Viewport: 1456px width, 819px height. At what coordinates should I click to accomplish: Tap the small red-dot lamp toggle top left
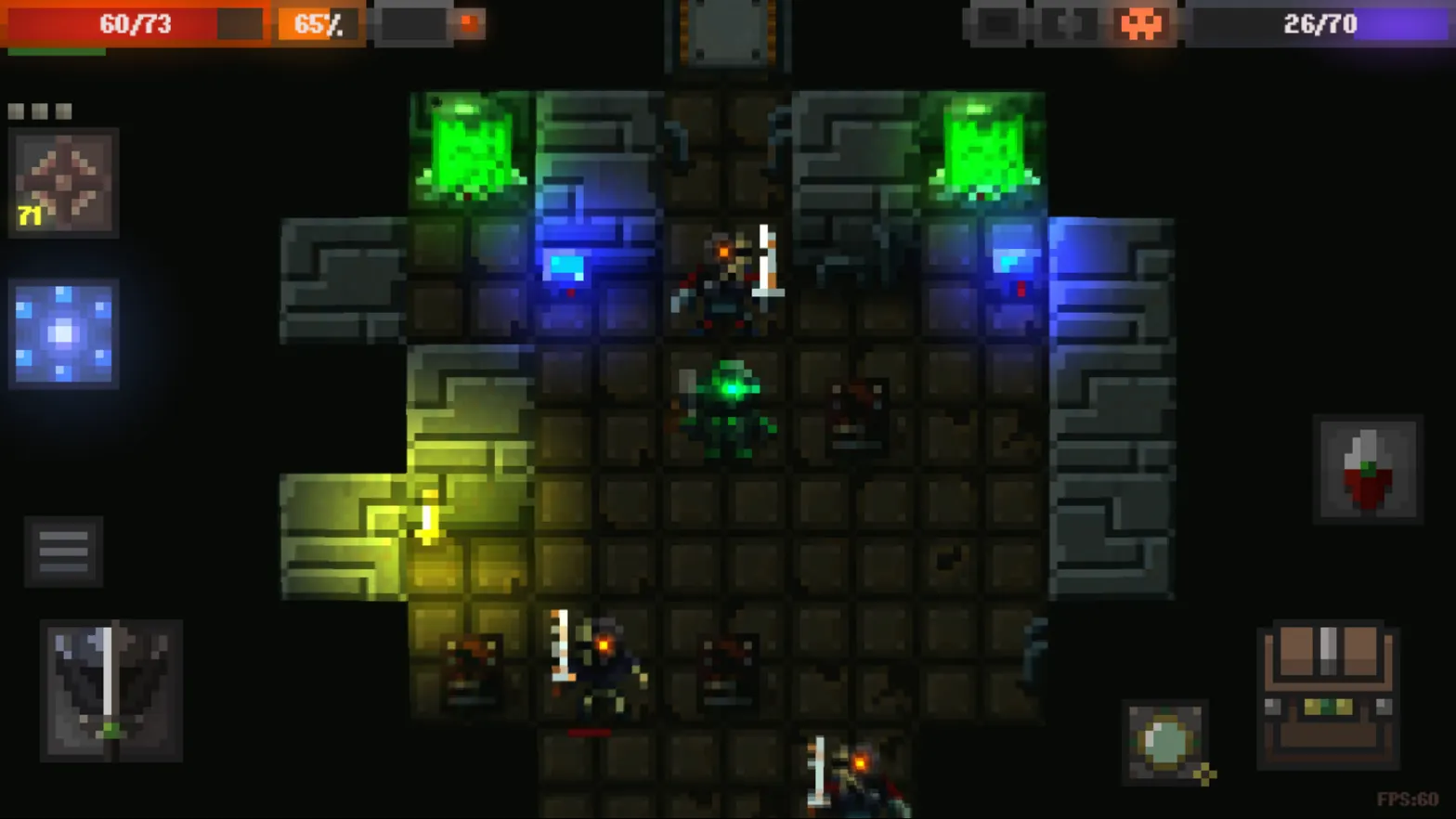pyautogui.click(x=468, y=24)
